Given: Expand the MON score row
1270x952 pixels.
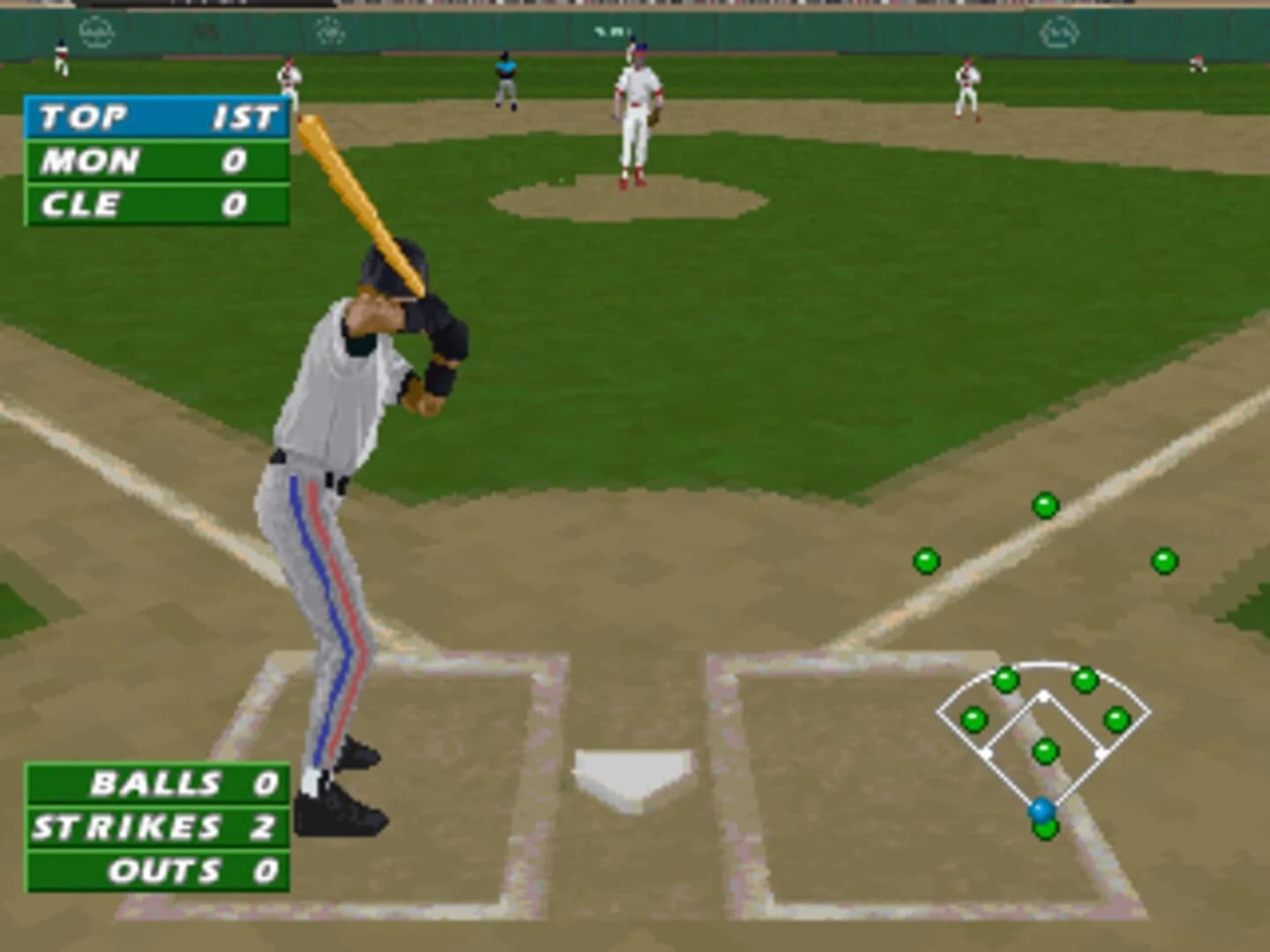Looking at the screenshot, I should [154, 161].
